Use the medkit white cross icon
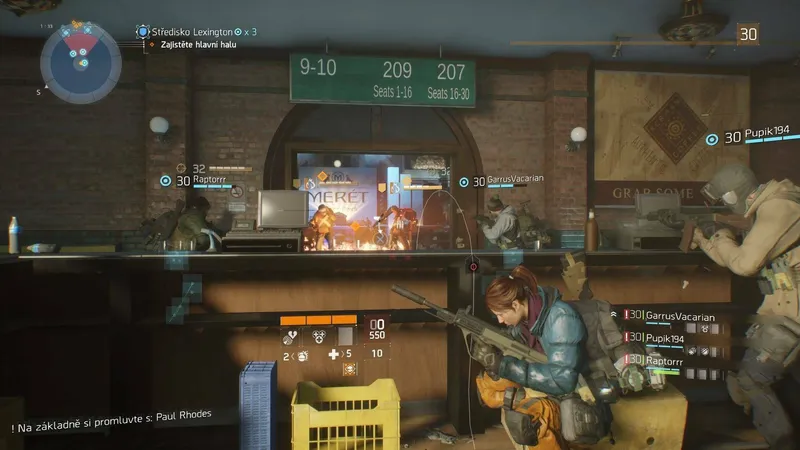Screen dimensions: 800x450 click(335, 354)
